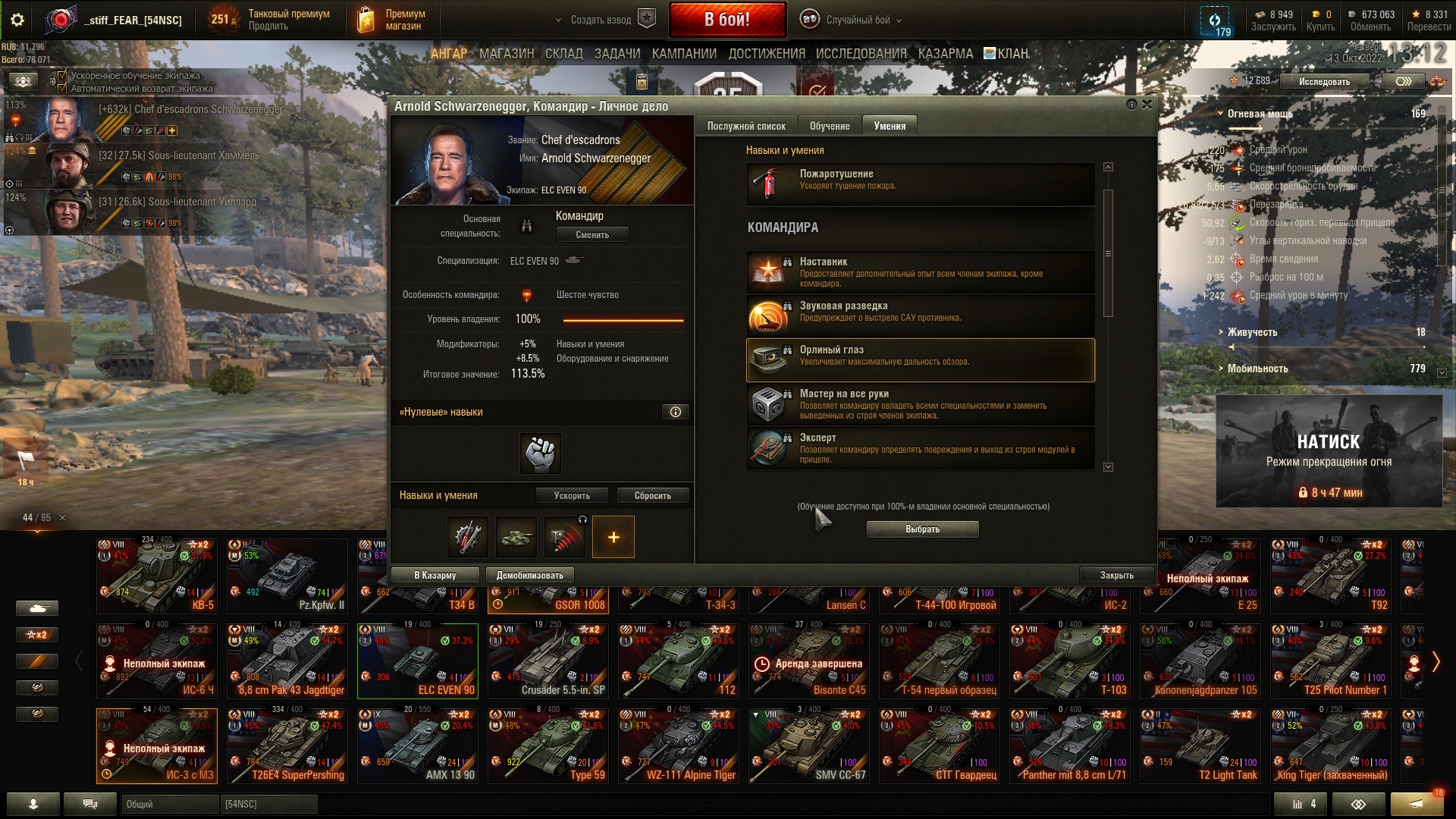Open the Обучение tab
Image resolution: width=1456 pixels, height=819 pixels.
pos(829,126)
